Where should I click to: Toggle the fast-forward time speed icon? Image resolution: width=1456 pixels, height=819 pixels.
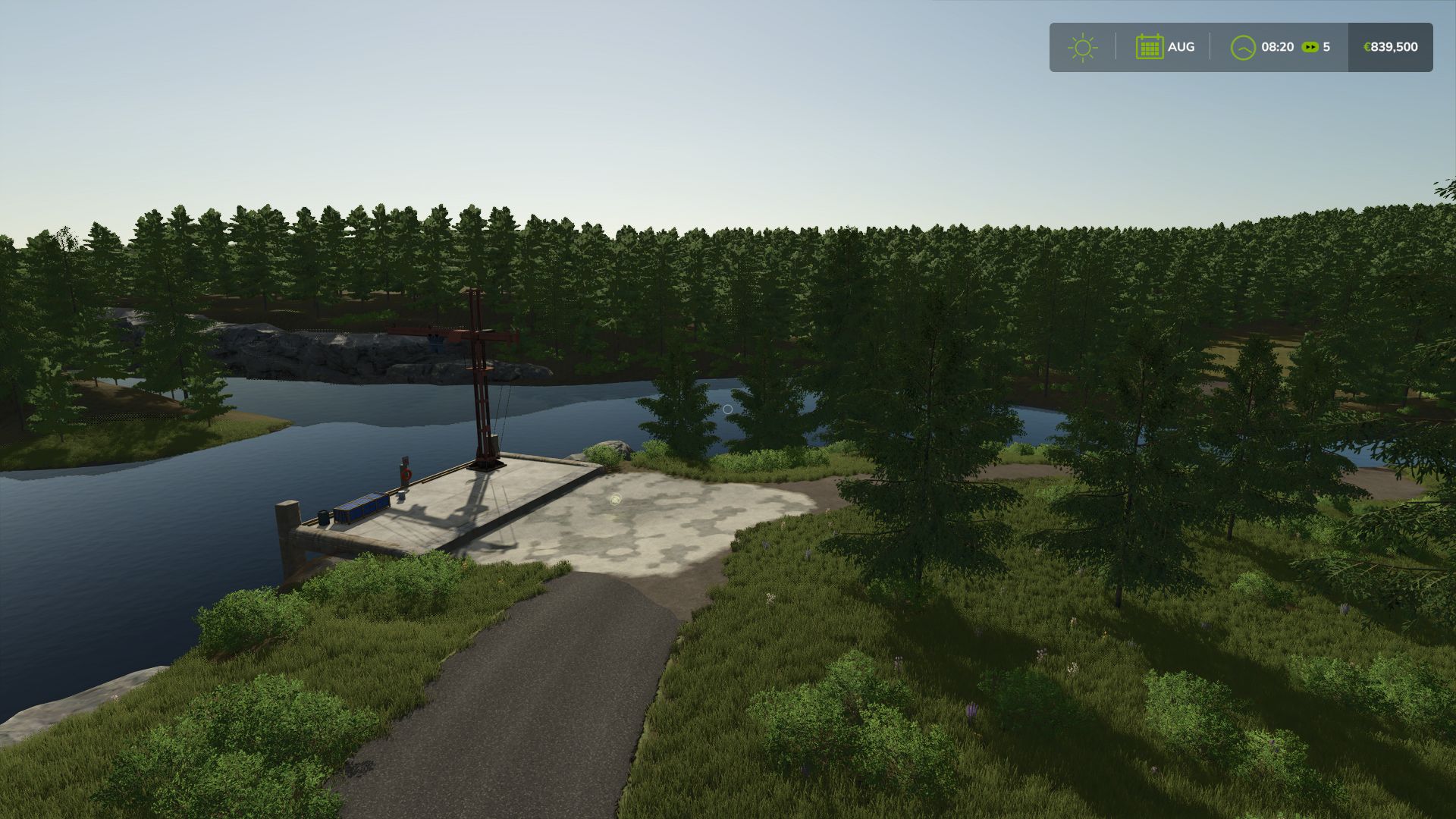1310,47
